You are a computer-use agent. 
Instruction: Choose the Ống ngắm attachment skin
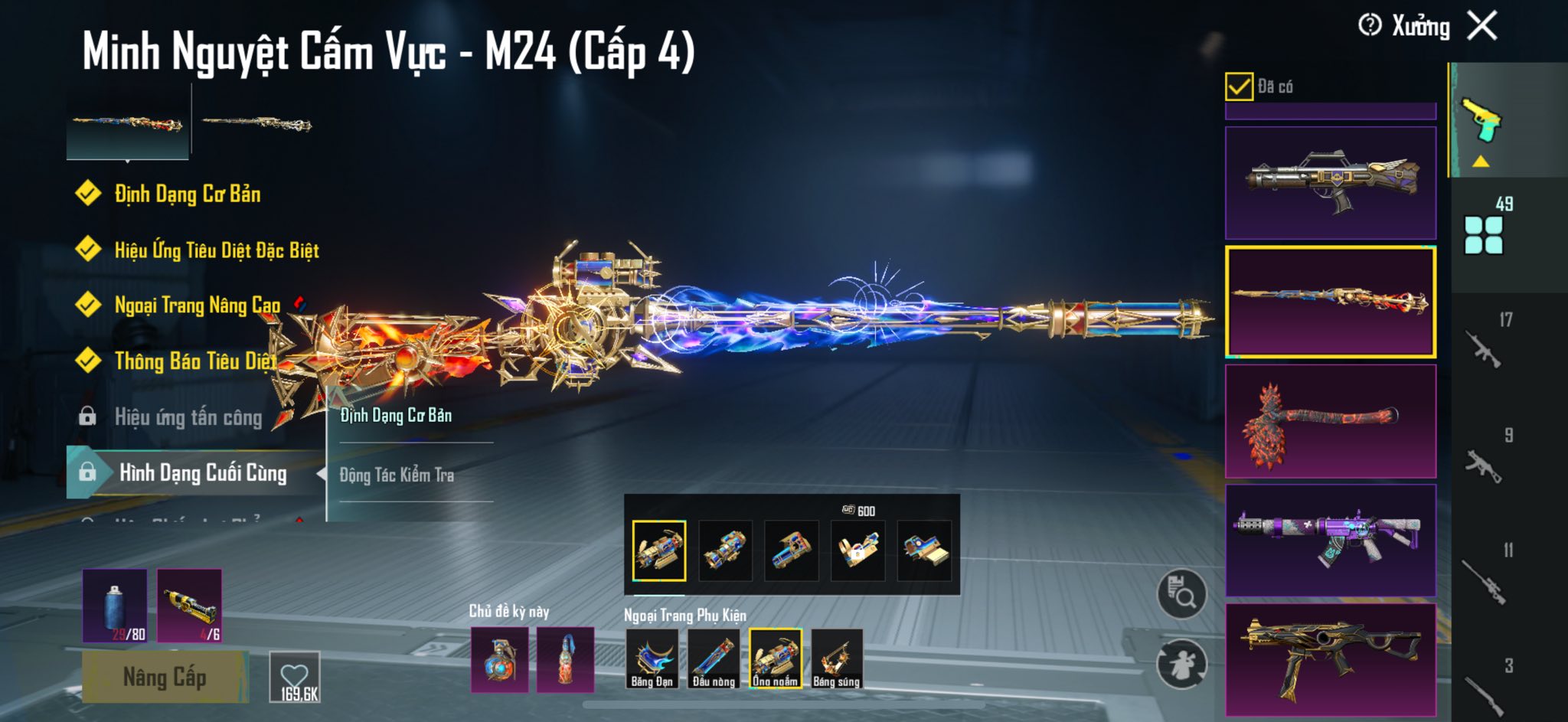pos(775,658)
